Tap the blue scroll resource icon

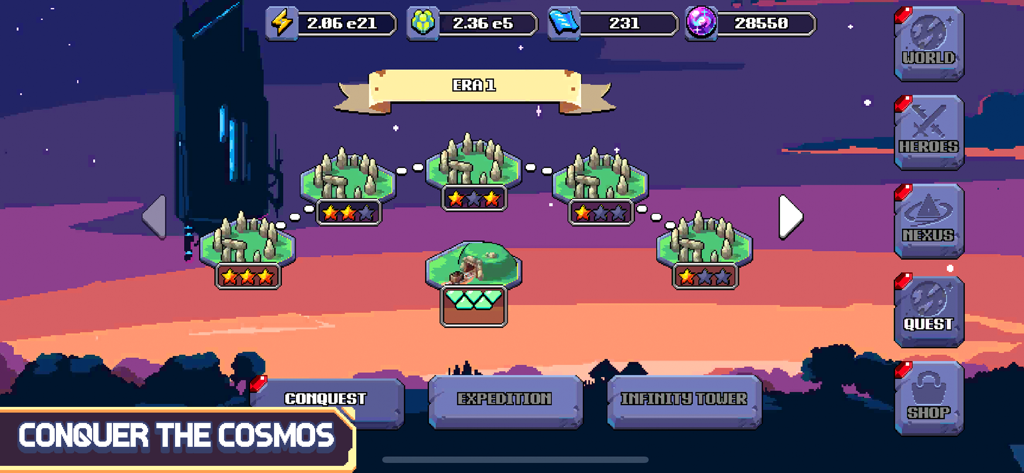pos(562,23)
